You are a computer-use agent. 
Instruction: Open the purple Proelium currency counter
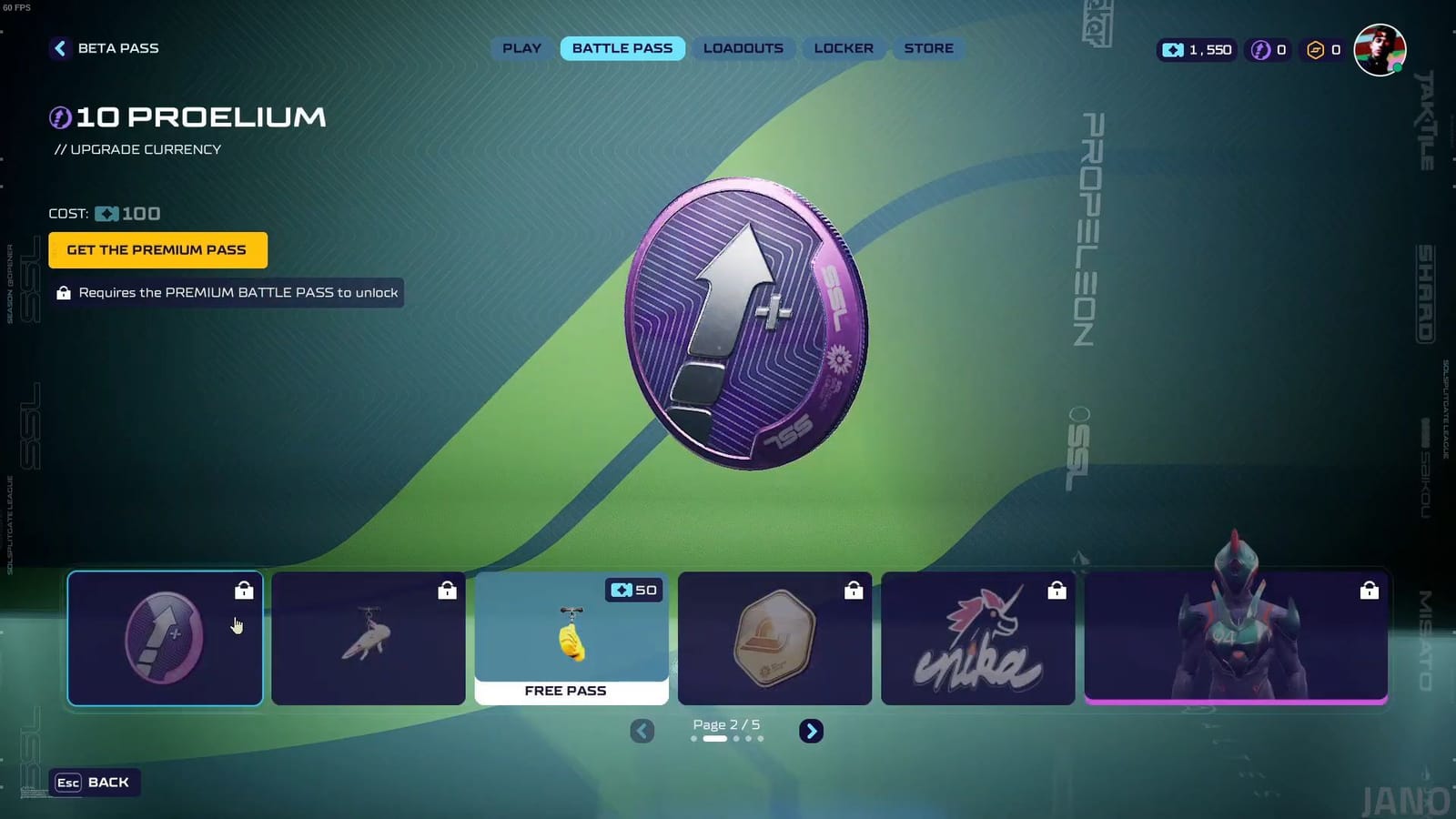[x=1269, y=50]
